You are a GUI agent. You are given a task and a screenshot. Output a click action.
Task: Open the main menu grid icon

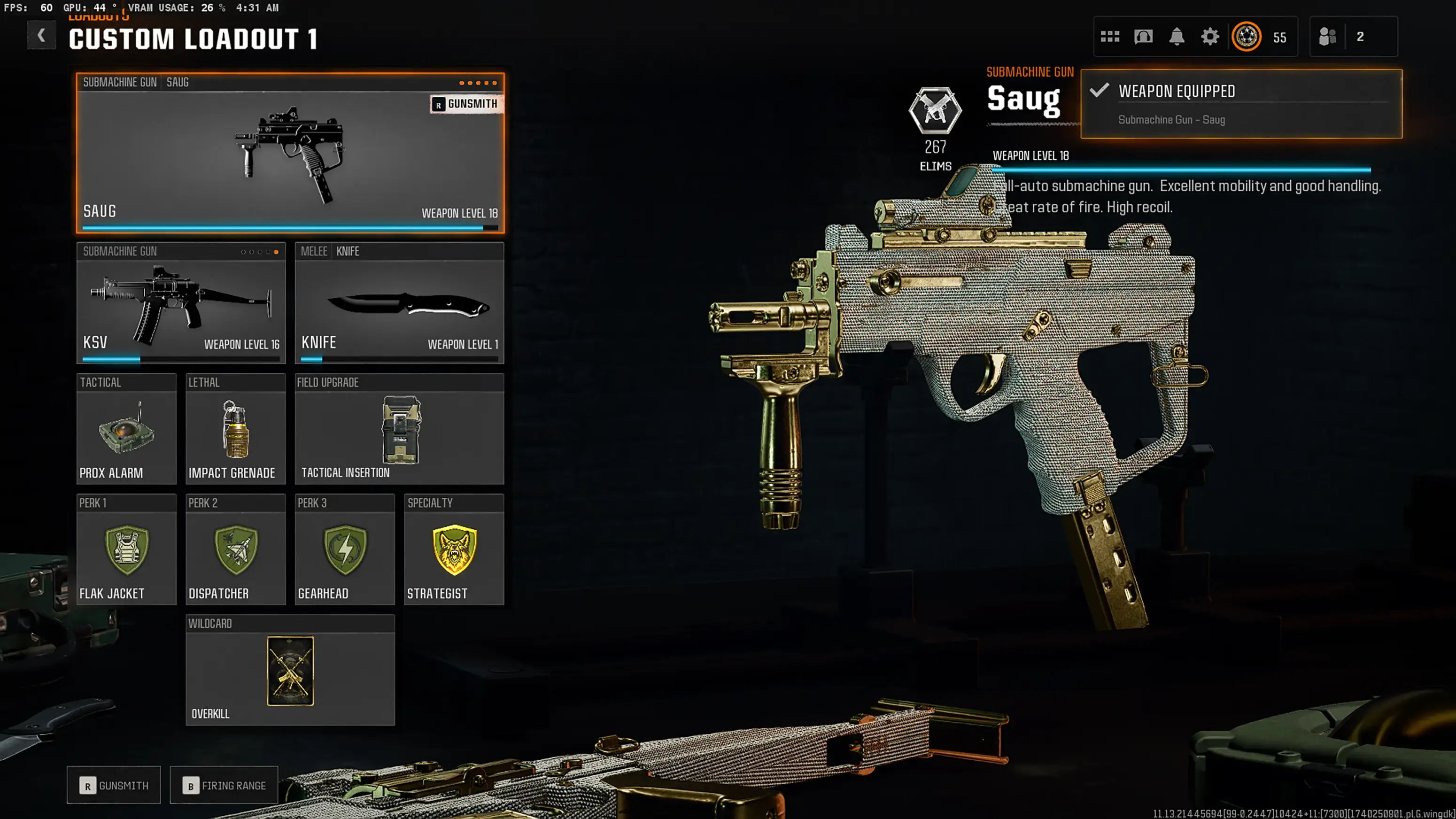(x=1111, y=36)
